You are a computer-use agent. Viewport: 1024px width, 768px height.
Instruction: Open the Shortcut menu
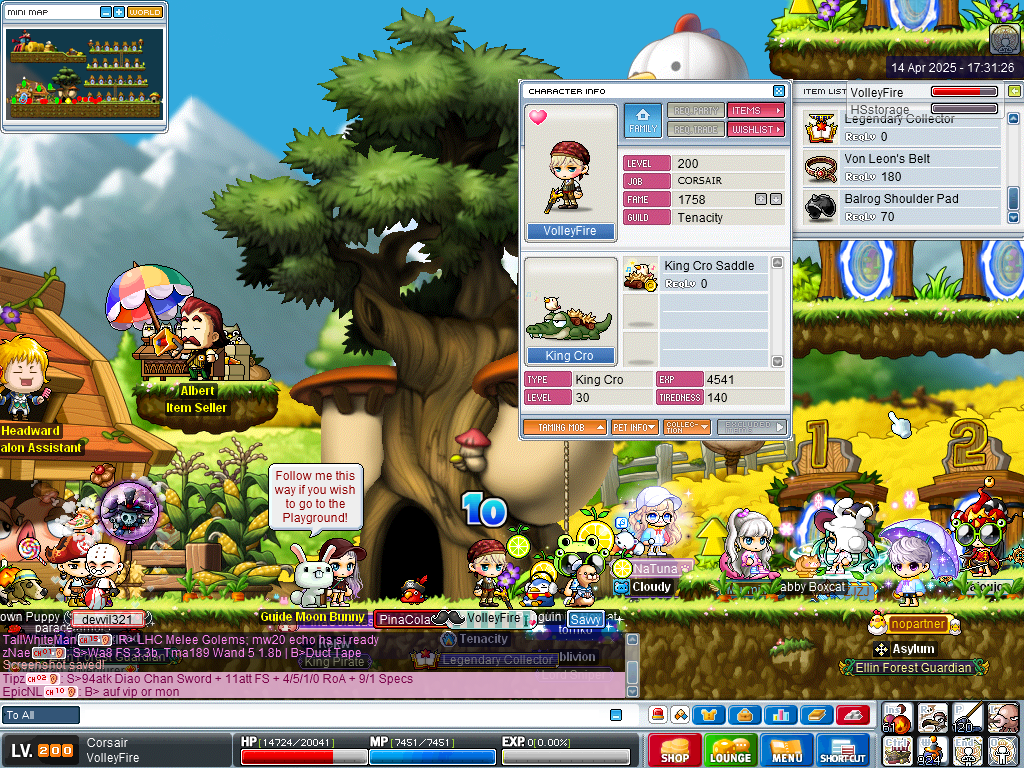click(842, 750)
